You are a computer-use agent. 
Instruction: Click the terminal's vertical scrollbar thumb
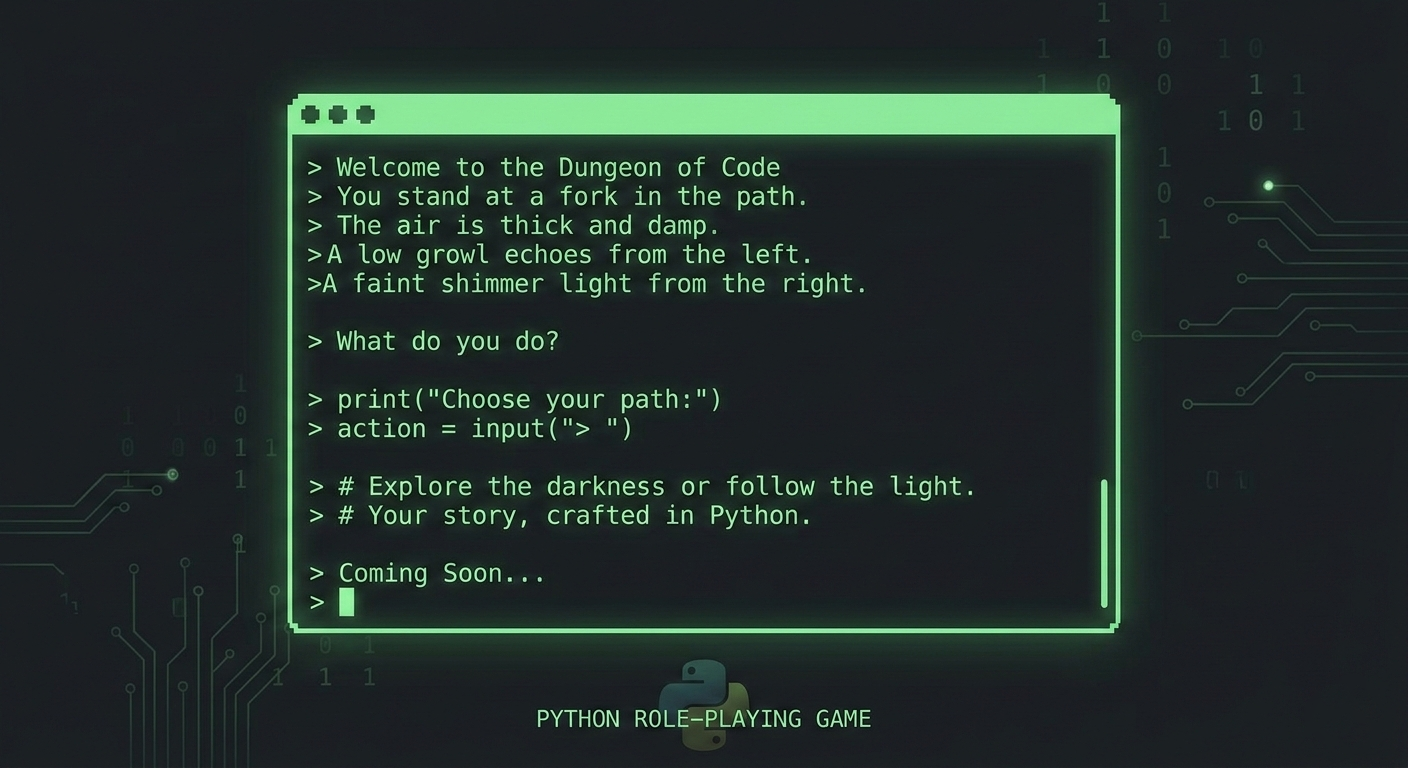(1104, 543)
